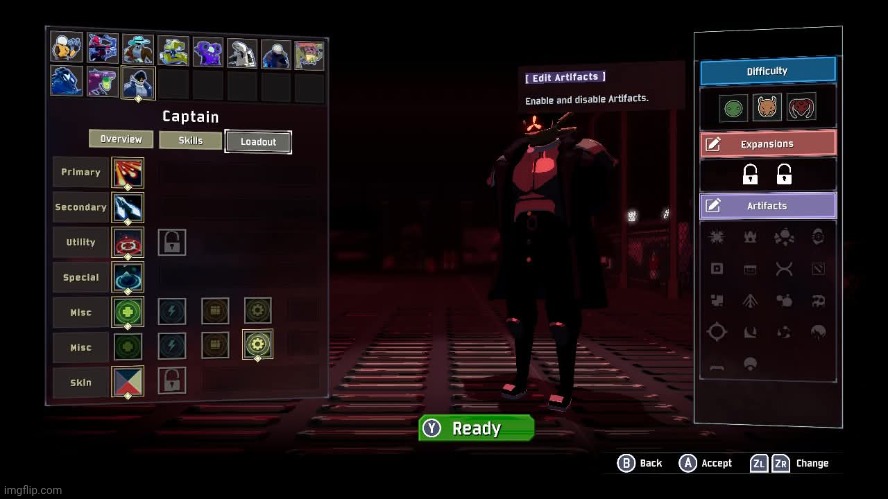The height and width of the screenshot is (499, 888).
Task: Select the Mercenary survivor portrait
Action: point(274,52)
